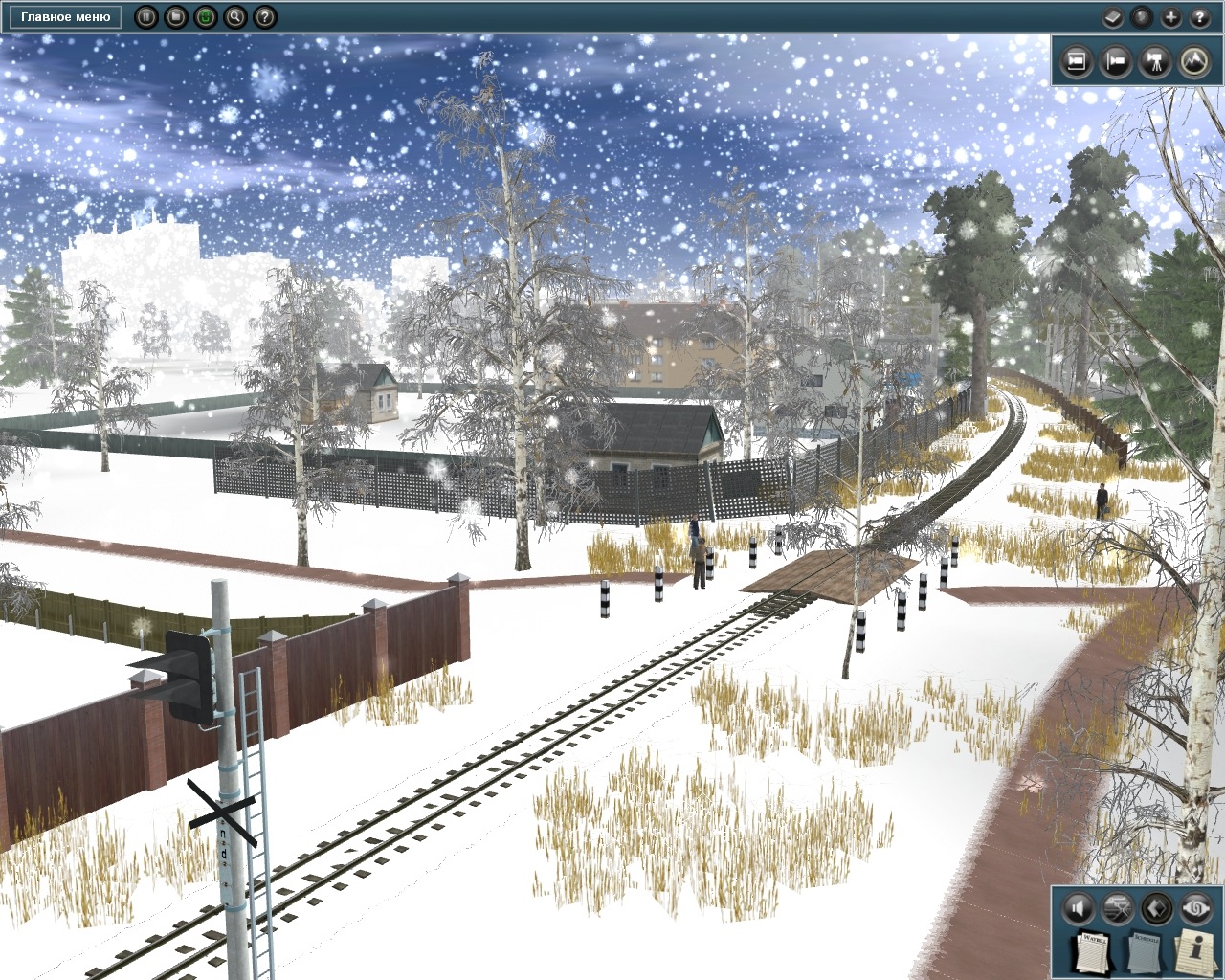Click the speaker sound icon
Screen dimensions: 1225x980
coord(1077,907)
